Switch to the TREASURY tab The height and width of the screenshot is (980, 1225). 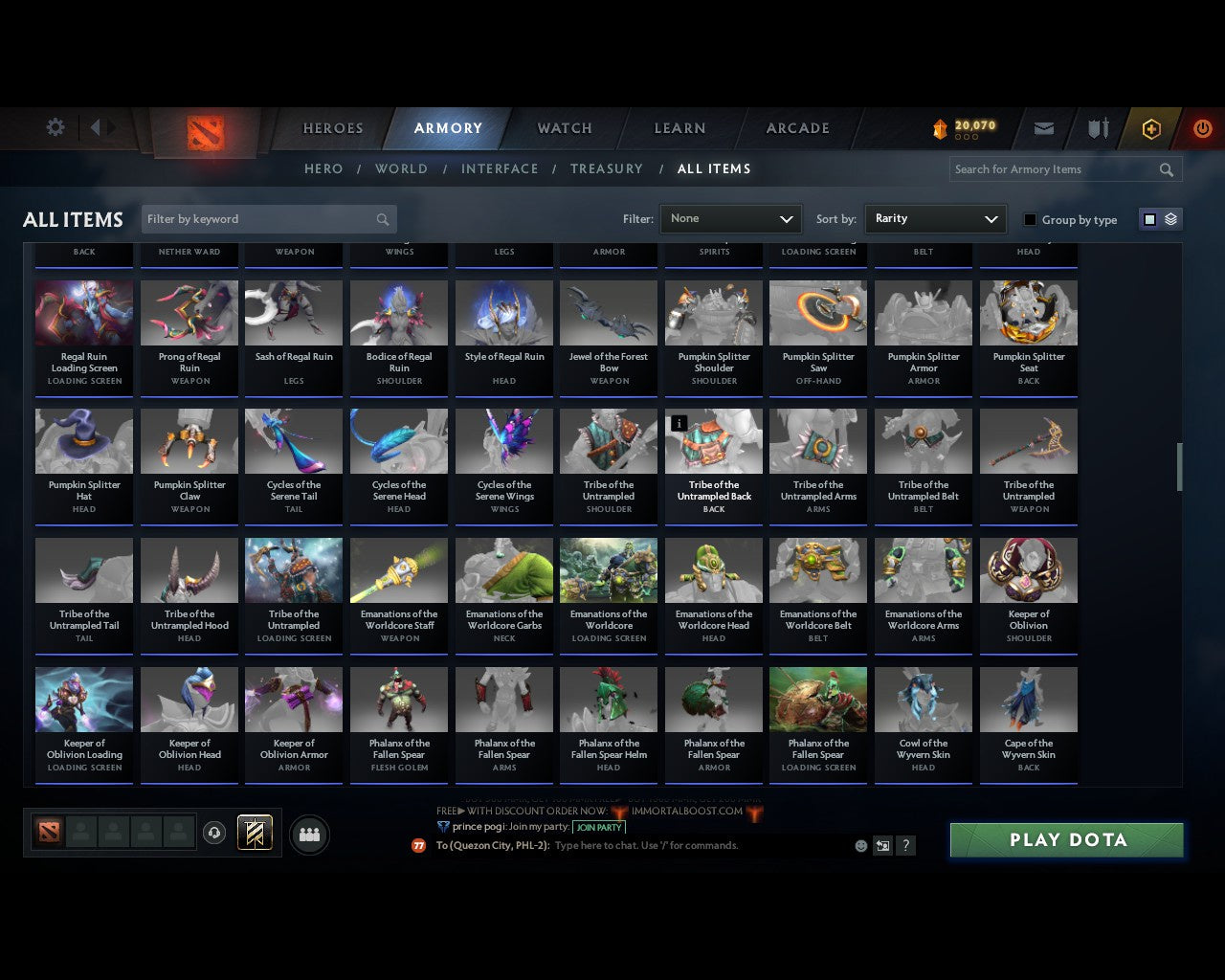tap(607, 168)
